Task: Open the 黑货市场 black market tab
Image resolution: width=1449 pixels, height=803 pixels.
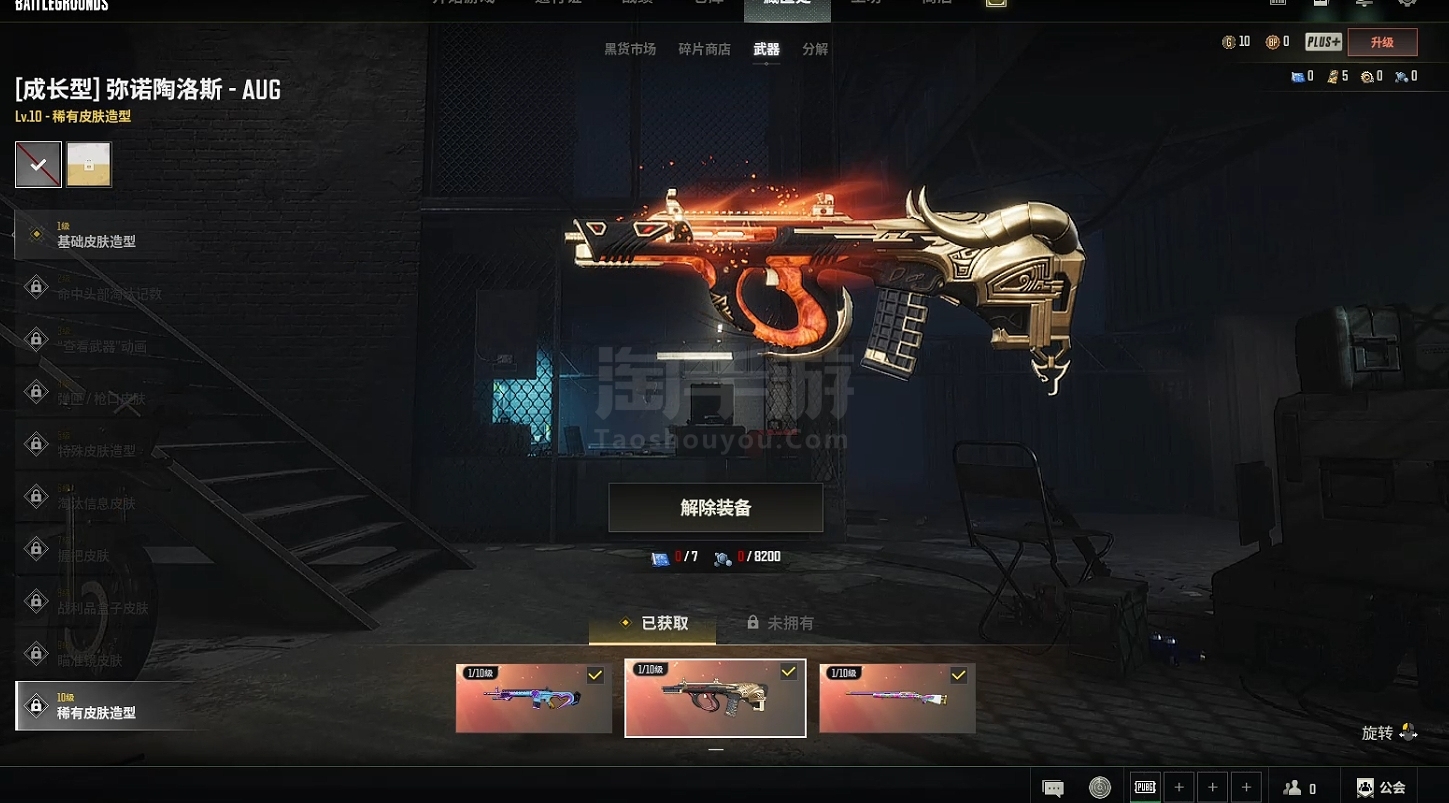Action: click(x=630, y=49)
